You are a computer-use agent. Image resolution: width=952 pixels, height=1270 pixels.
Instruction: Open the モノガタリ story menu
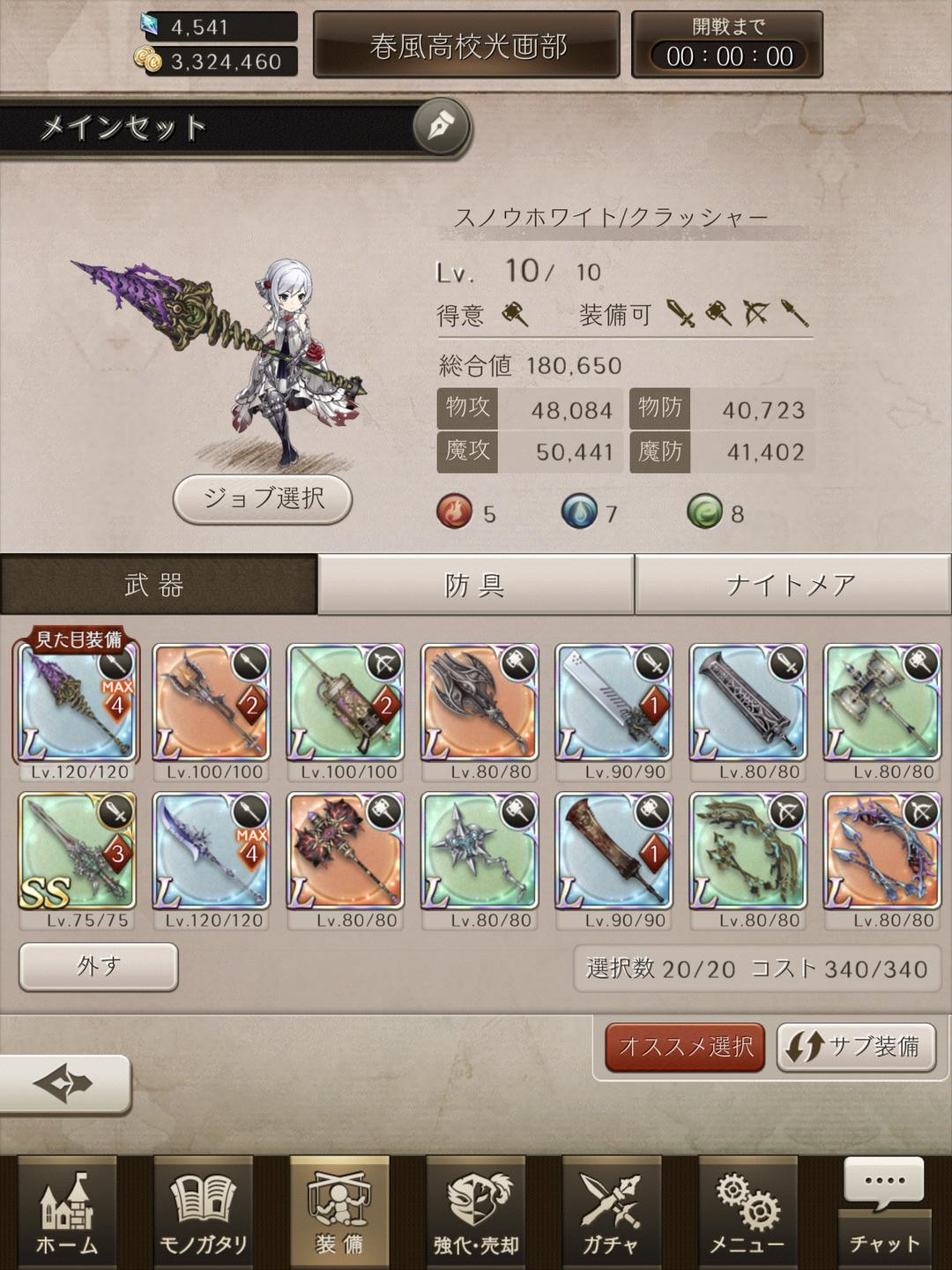(x=203, y=1214)
